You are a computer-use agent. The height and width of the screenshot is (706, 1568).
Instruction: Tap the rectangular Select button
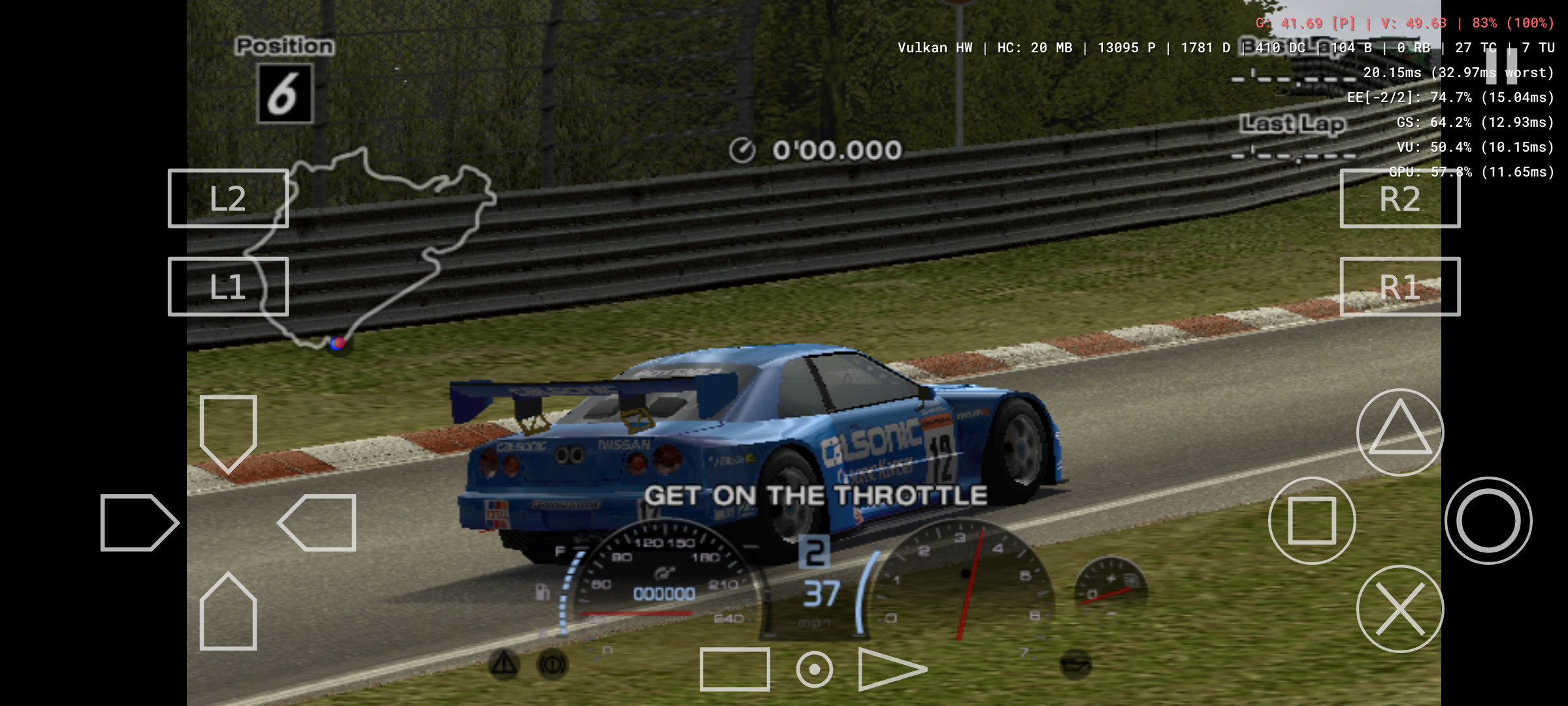coord(734,669)
